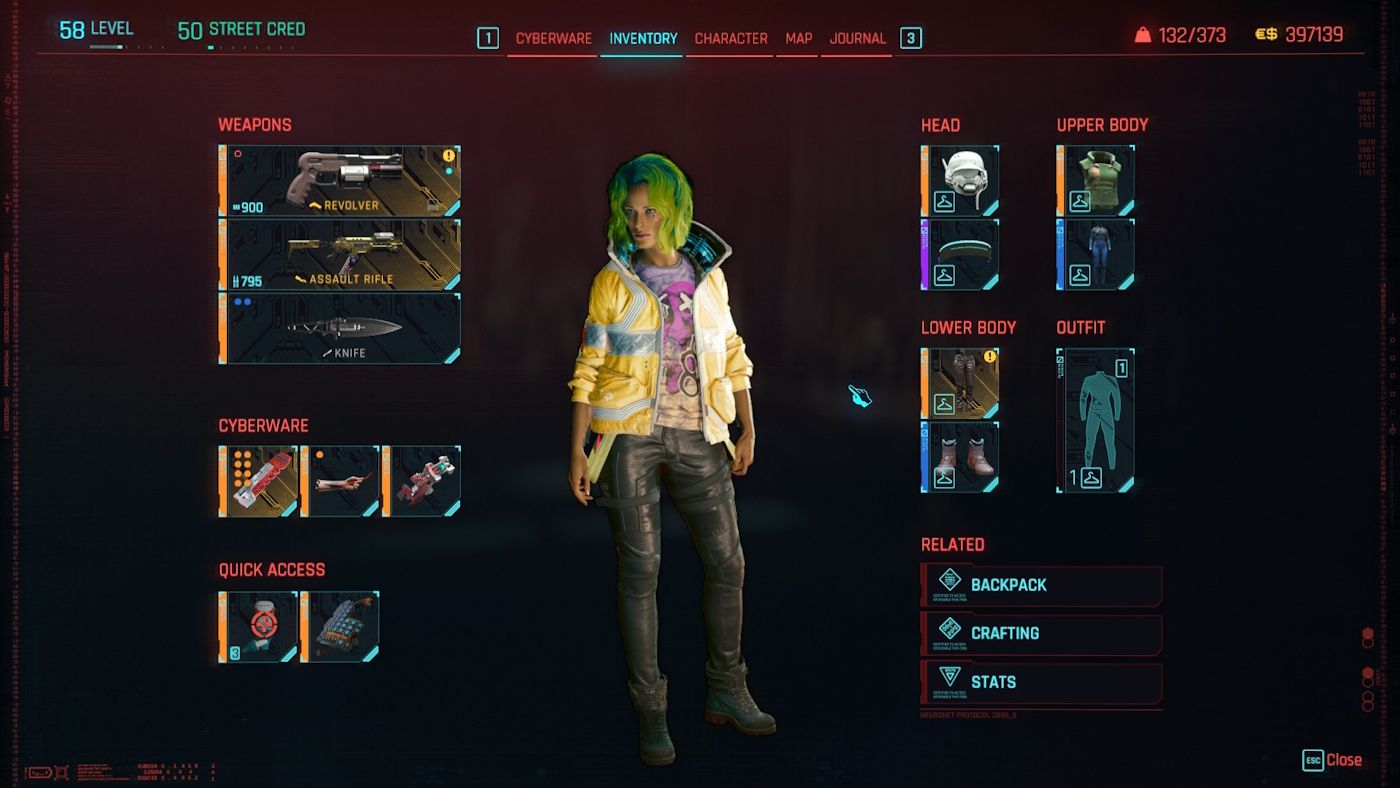
Task: Select the equipped Revolver weapon slot
Action: coord(340,181)
